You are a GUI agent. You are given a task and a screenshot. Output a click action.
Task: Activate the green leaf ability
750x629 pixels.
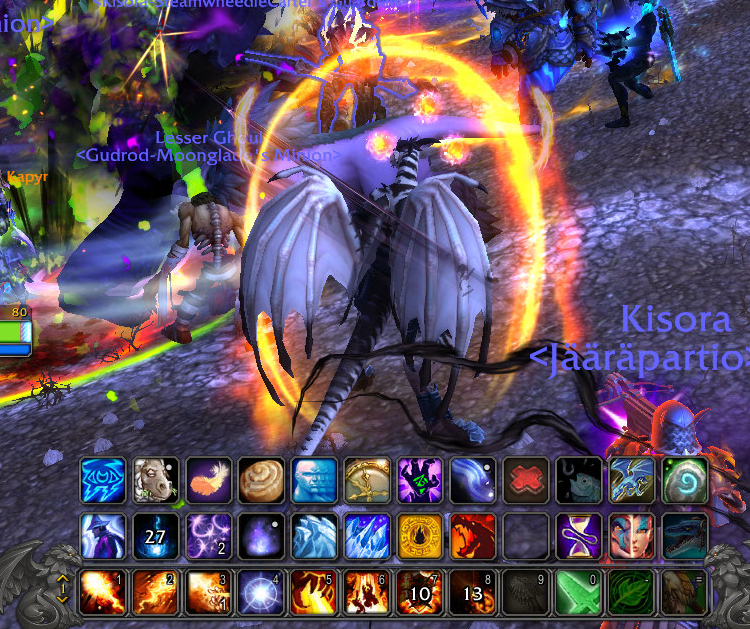[632, 592]
